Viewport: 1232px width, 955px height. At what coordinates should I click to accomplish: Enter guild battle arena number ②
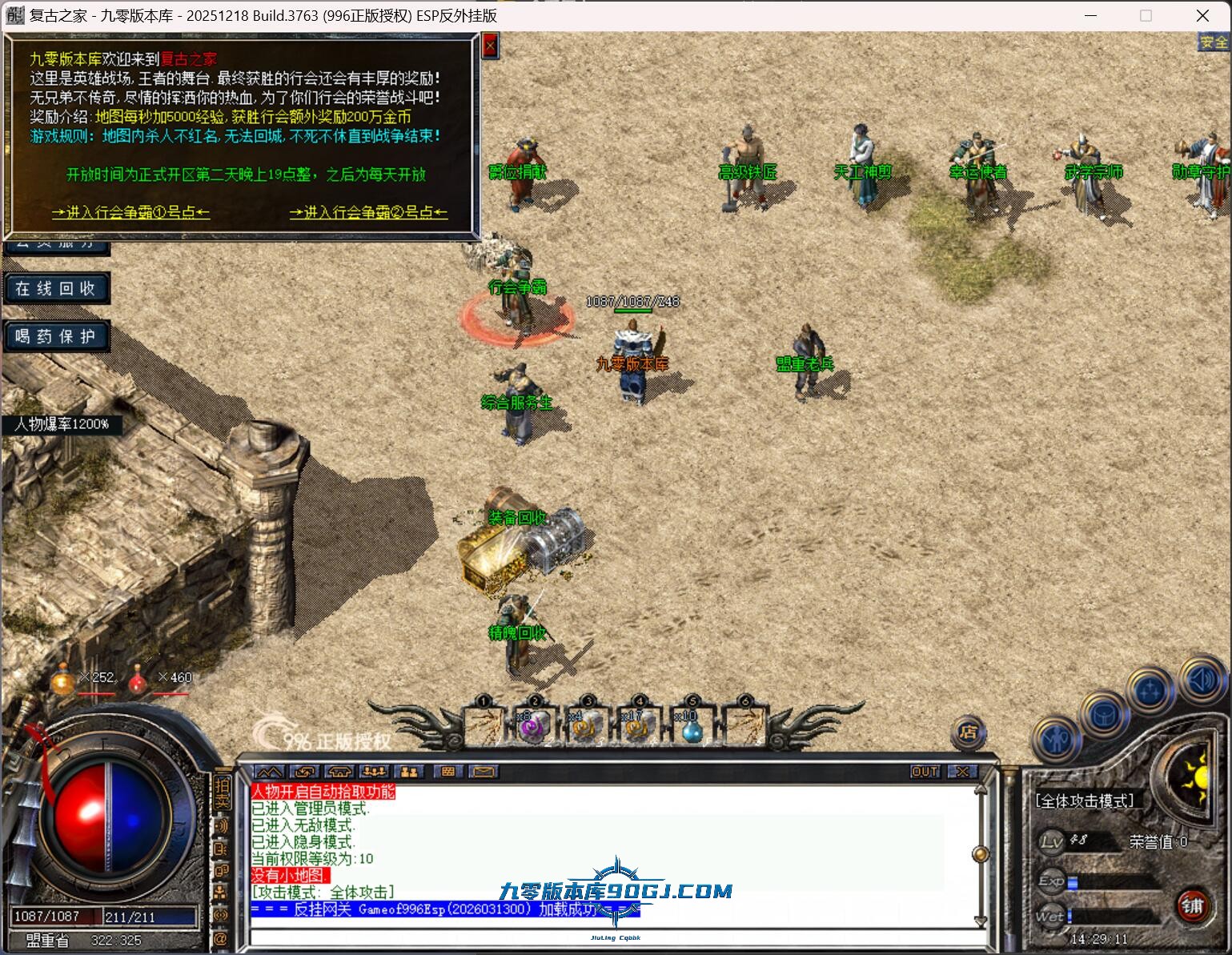tap(368, 212)
